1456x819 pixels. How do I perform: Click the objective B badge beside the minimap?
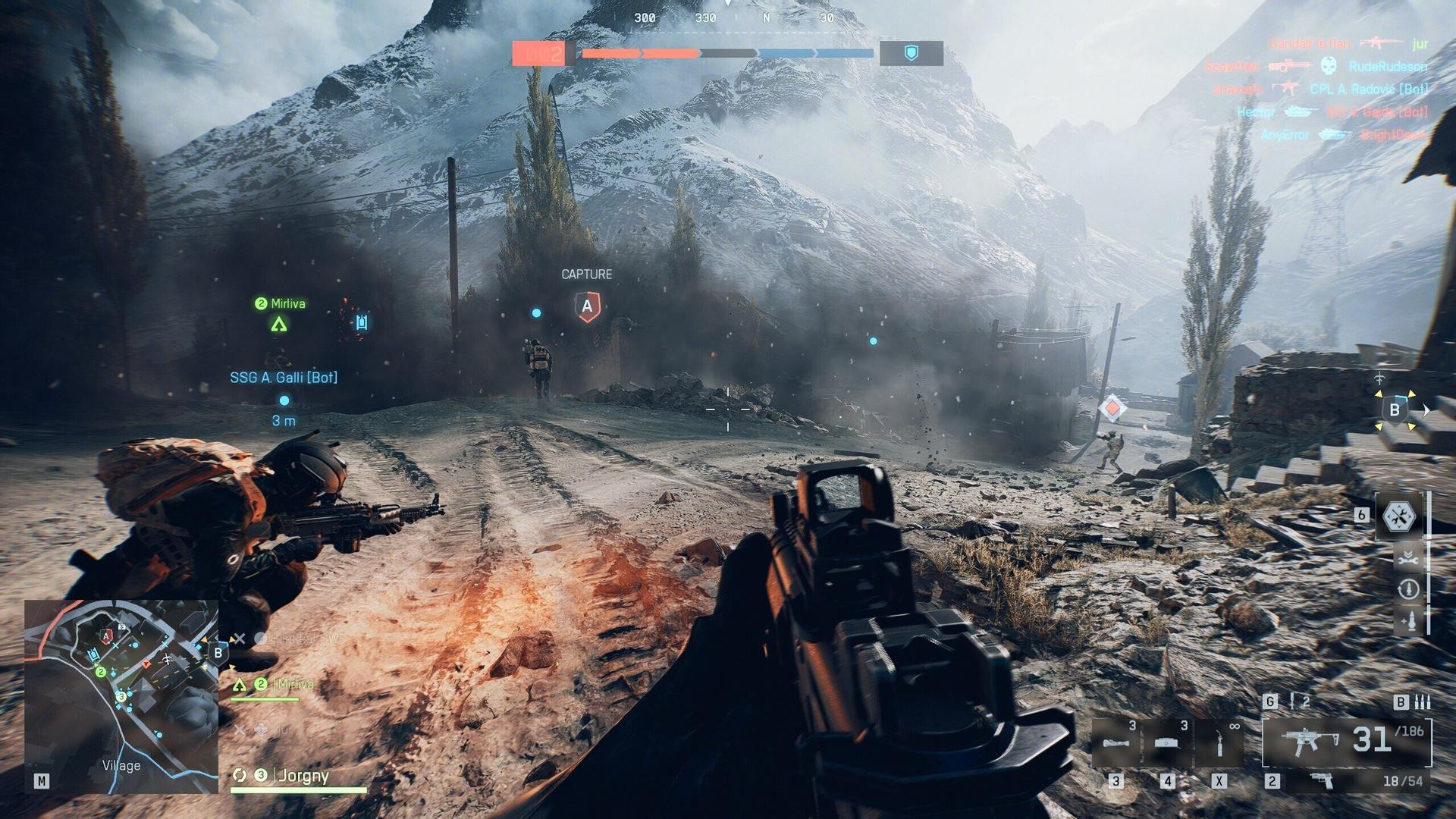218,653
